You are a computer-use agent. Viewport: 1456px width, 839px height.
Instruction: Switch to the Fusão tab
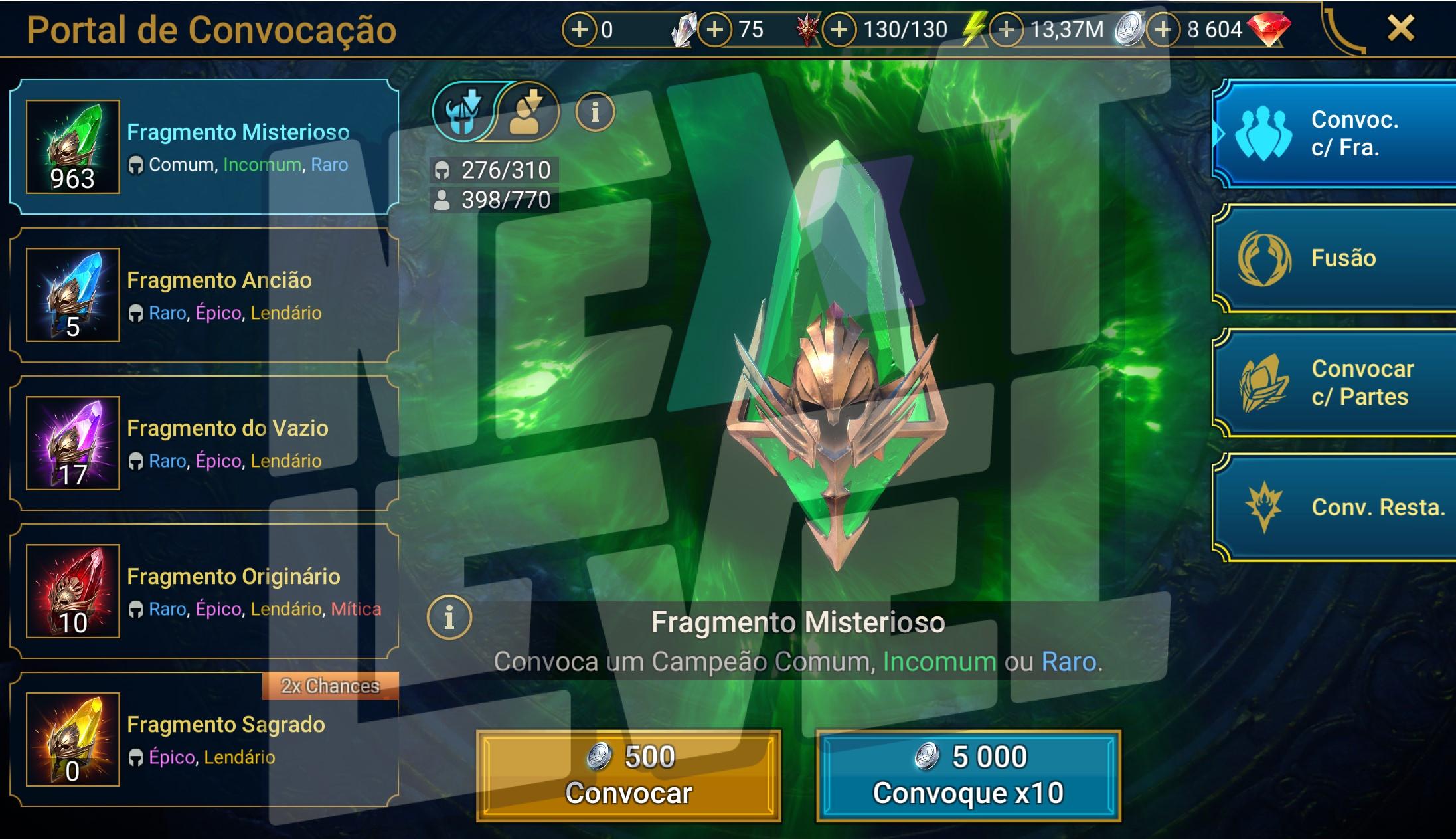coord(1335,258)
